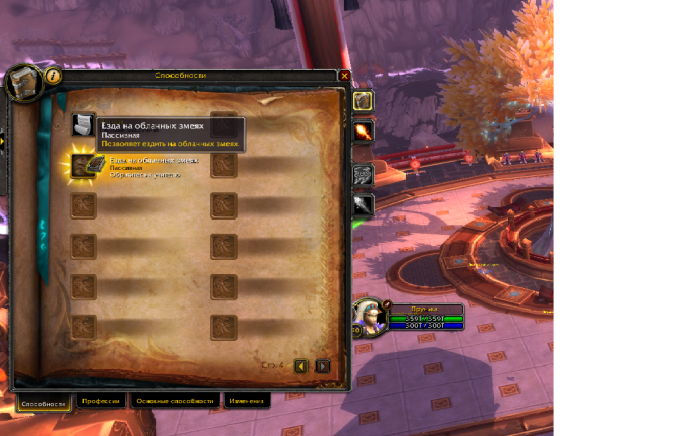Open the rightmost bottom tab of the spellbook

(246, 401)
